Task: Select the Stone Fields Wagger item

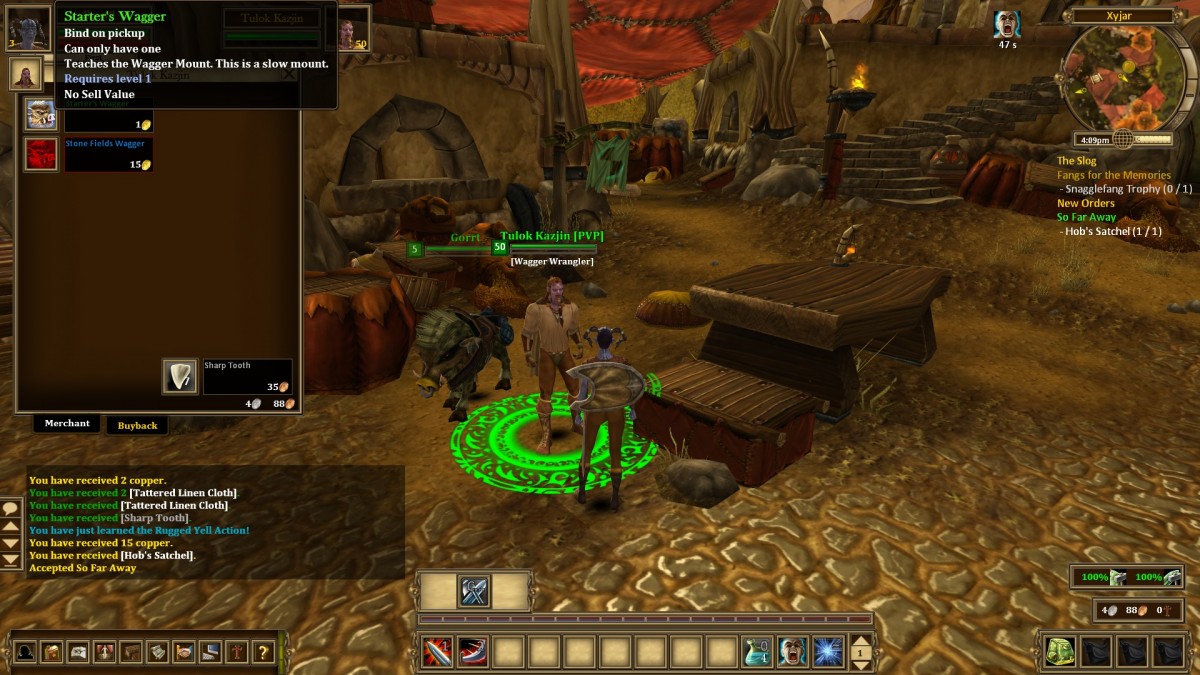Action: point(41,154)
